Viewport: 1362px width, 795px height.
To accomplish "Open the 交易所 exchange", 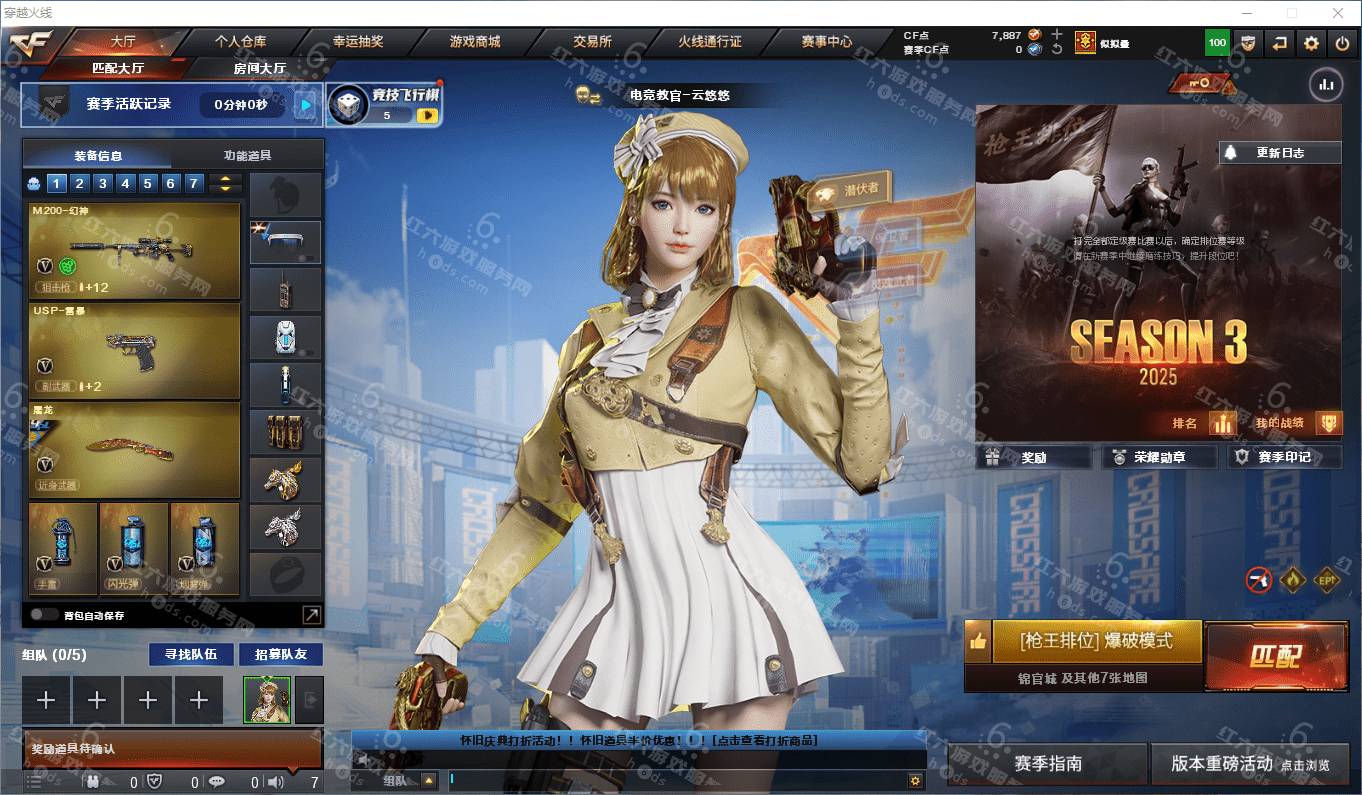I will pos(592,42).
